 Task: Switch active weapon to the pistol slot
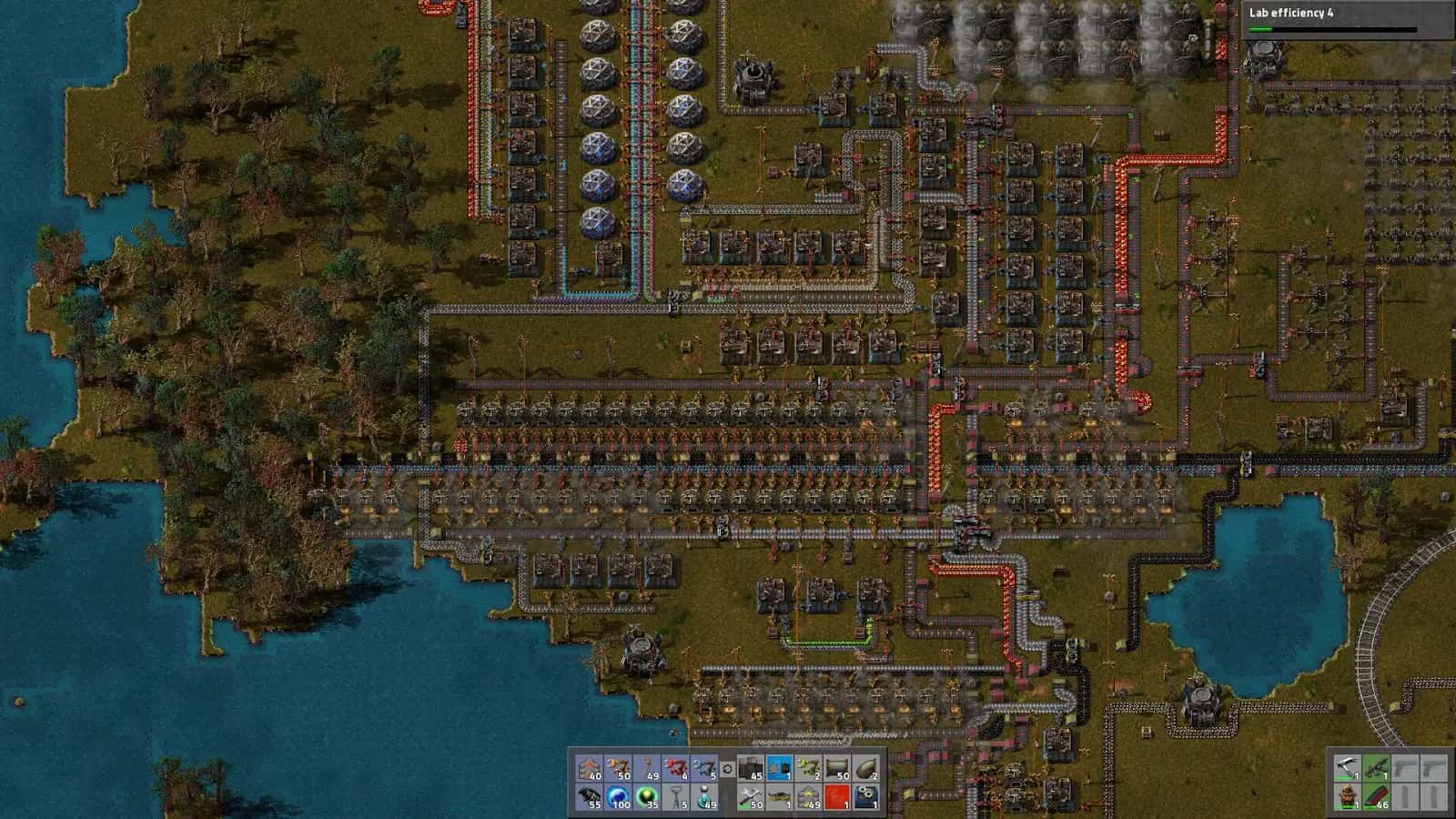1348,769
